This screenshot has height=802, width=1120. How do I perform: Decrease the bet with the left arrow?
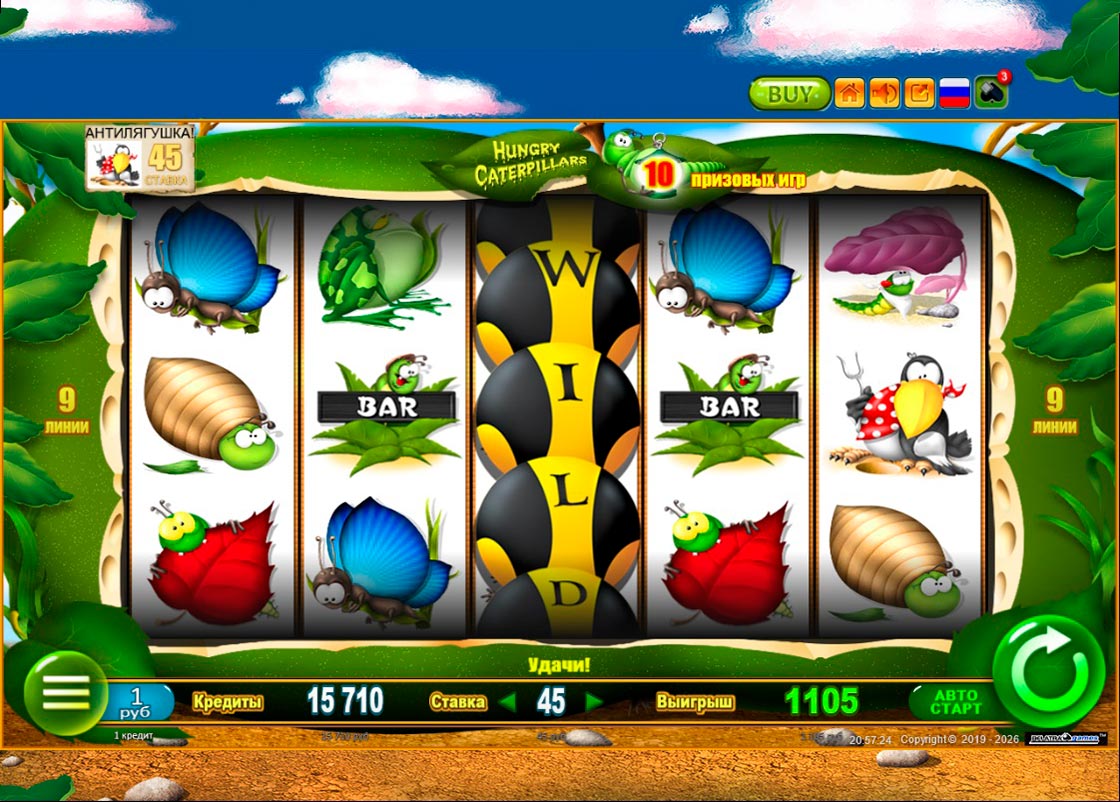click(508, 702)
